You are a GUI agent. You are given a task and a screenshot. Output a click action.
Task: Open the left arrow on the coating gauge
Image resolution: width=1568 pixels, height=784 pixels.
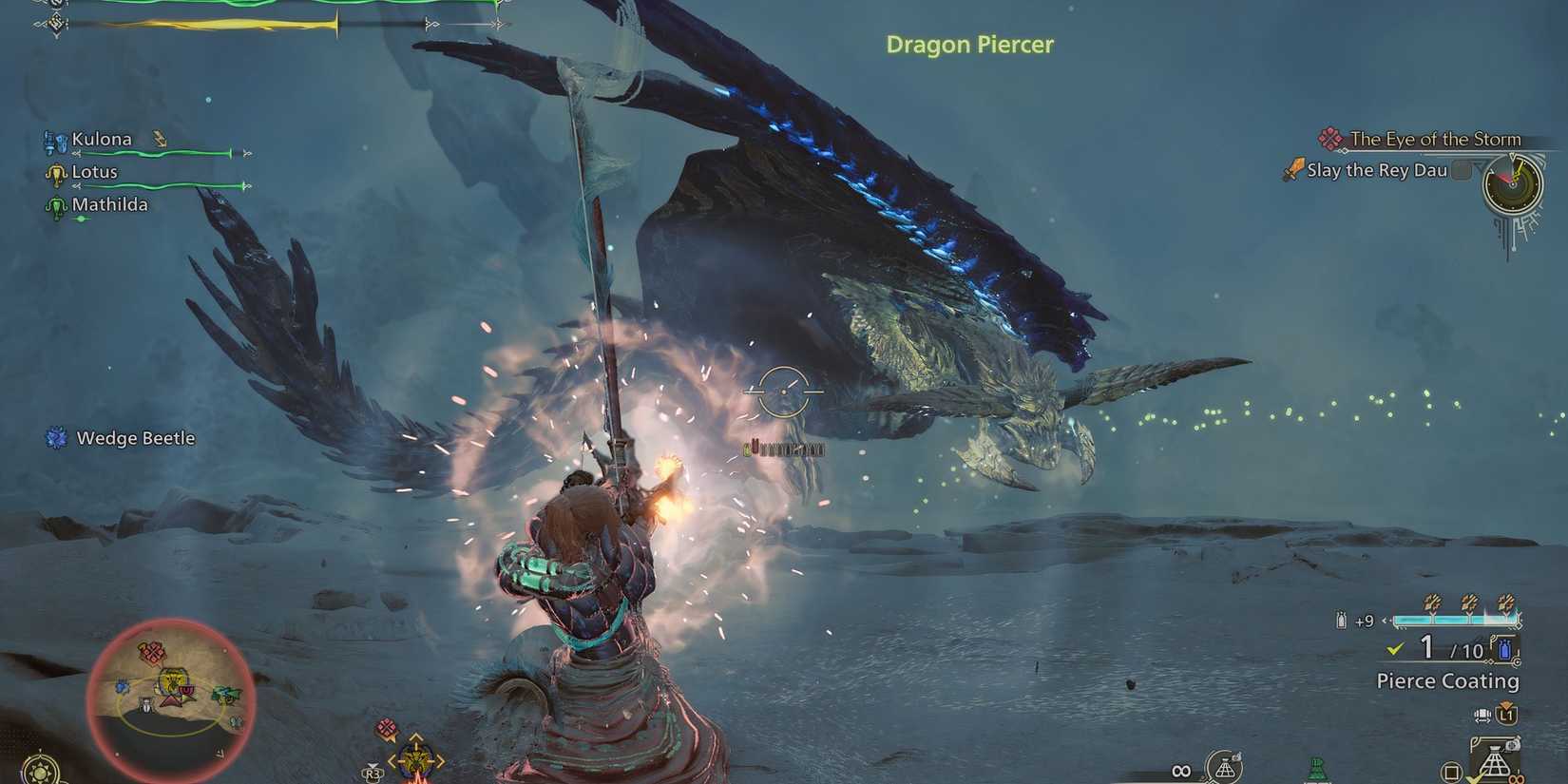pos(1384,620)
